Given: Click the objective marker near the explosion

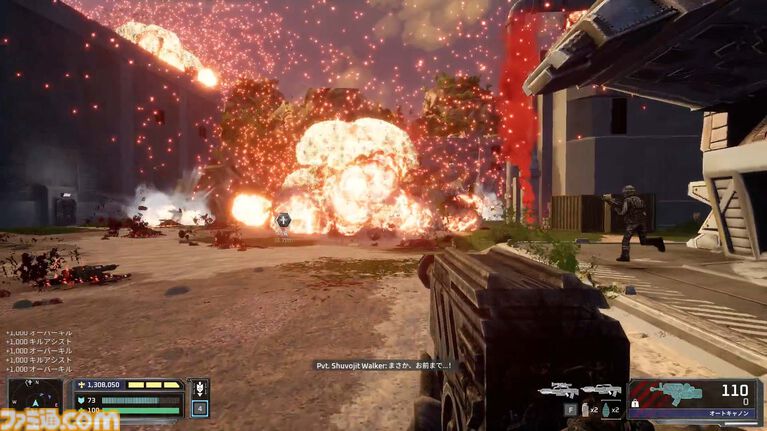Looking at the screenshot, I should click(284, 220).
